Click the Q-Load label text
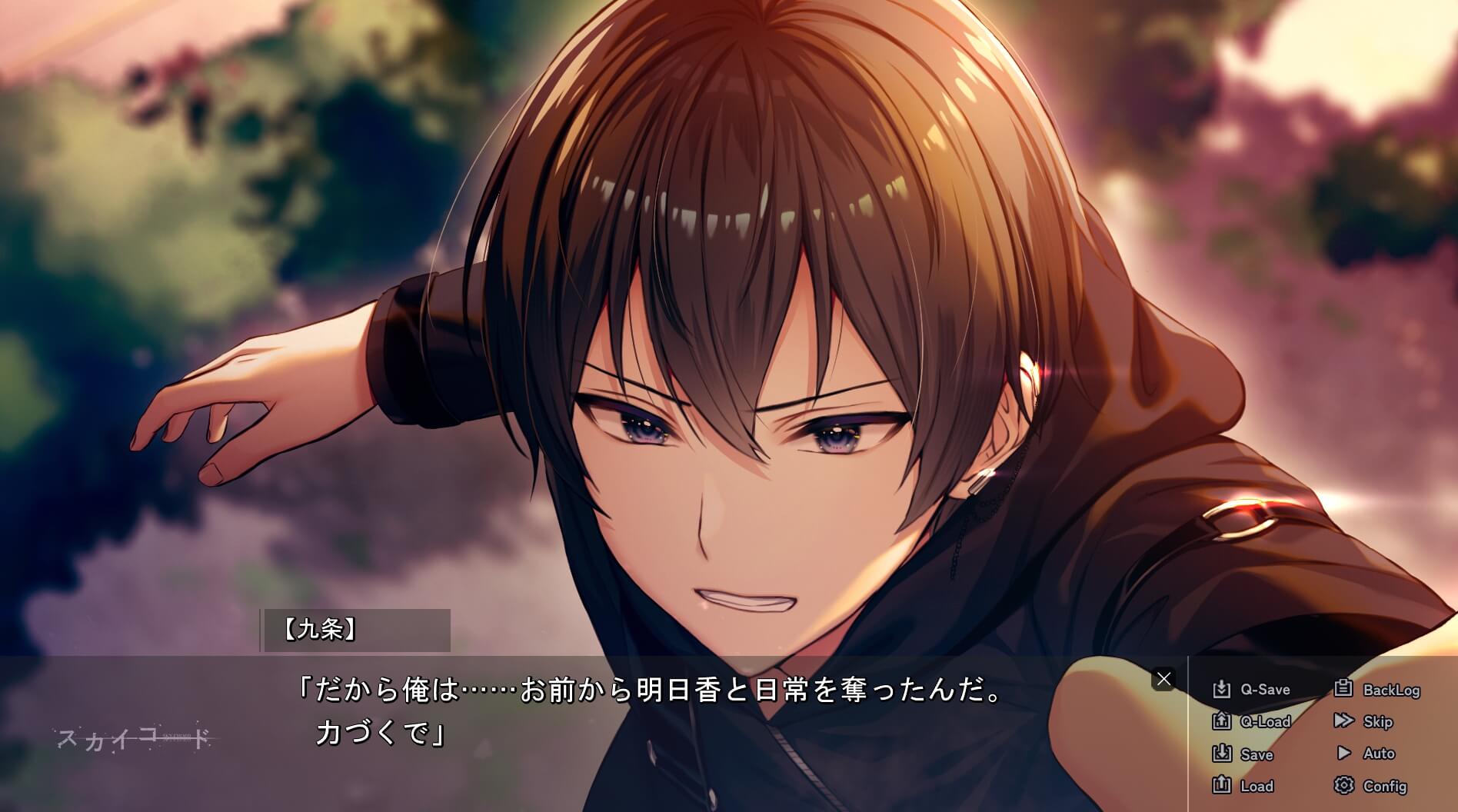Image resolution: width=1458 pixels, height=812 pixels. pyautogui.click(x=1266, y=722)
